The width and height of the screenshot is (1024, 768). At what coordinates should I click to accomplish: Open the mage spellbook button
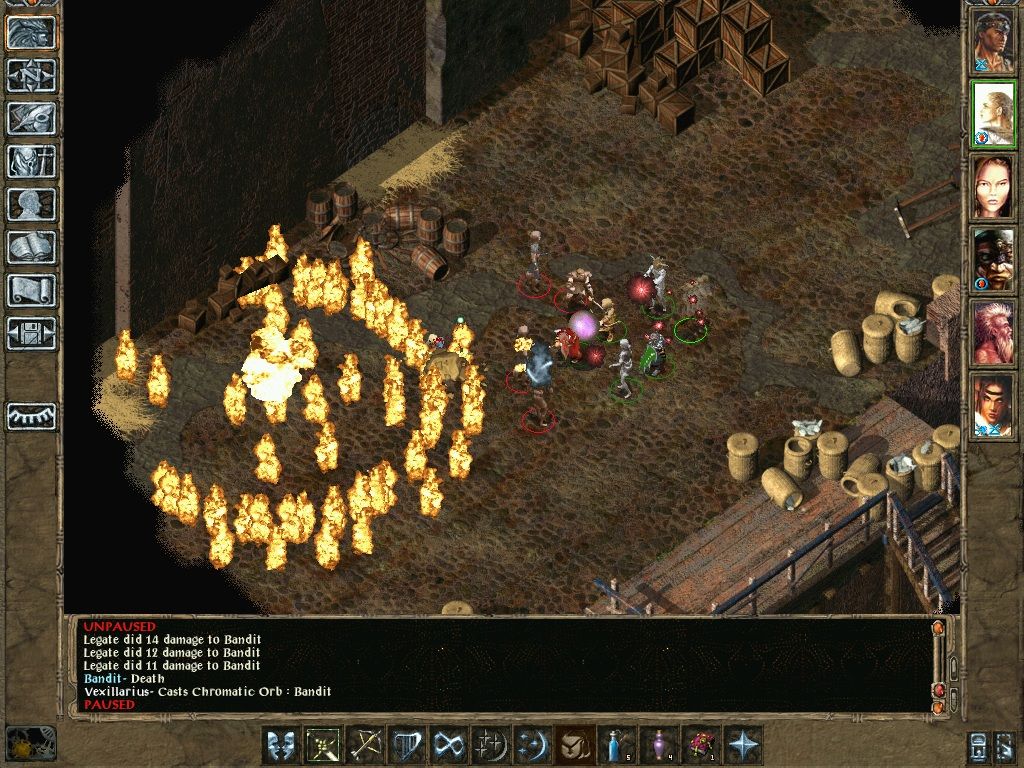click(31, 247)
